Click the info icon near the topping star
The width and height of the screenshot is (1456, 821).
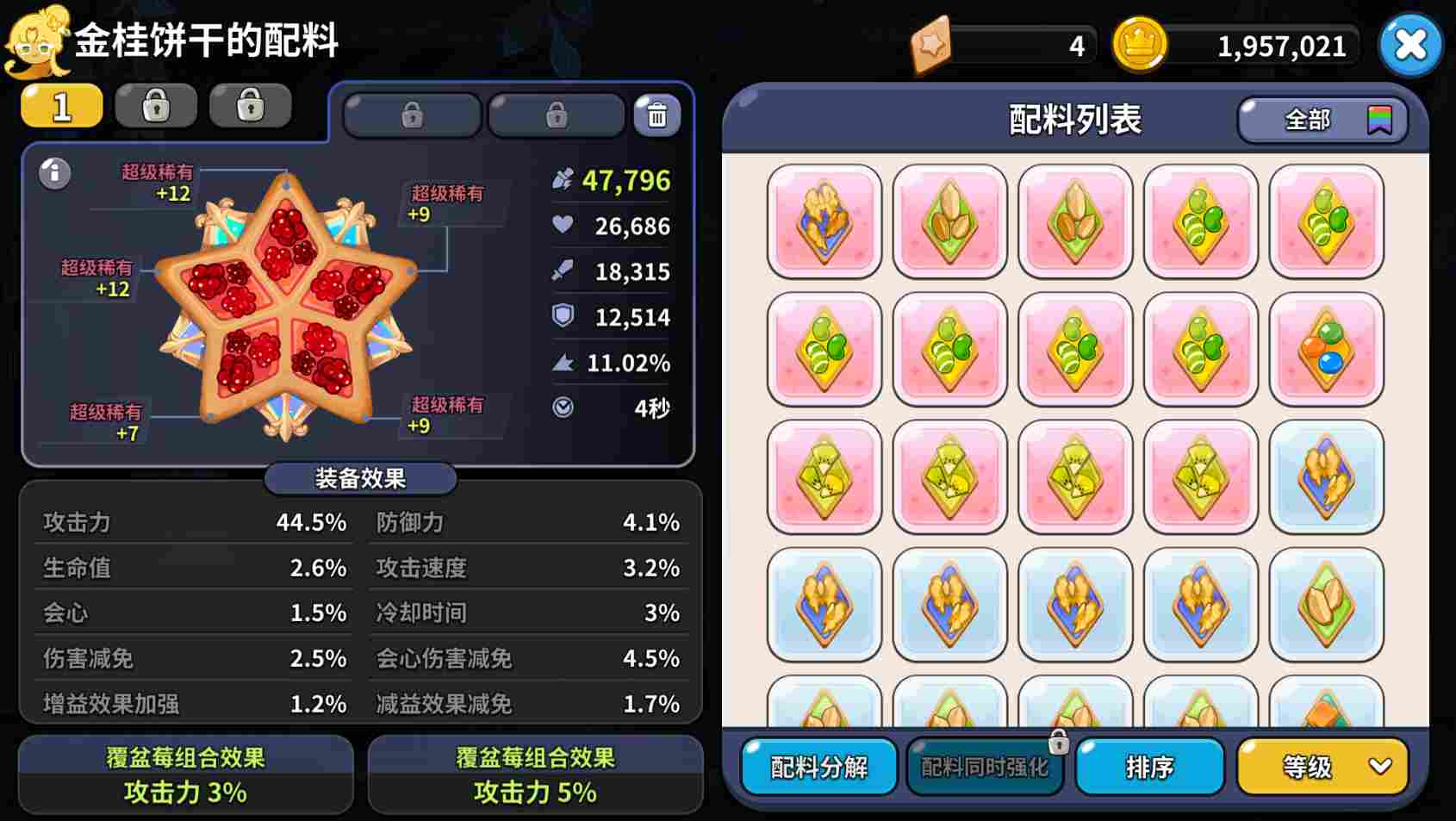55,174
